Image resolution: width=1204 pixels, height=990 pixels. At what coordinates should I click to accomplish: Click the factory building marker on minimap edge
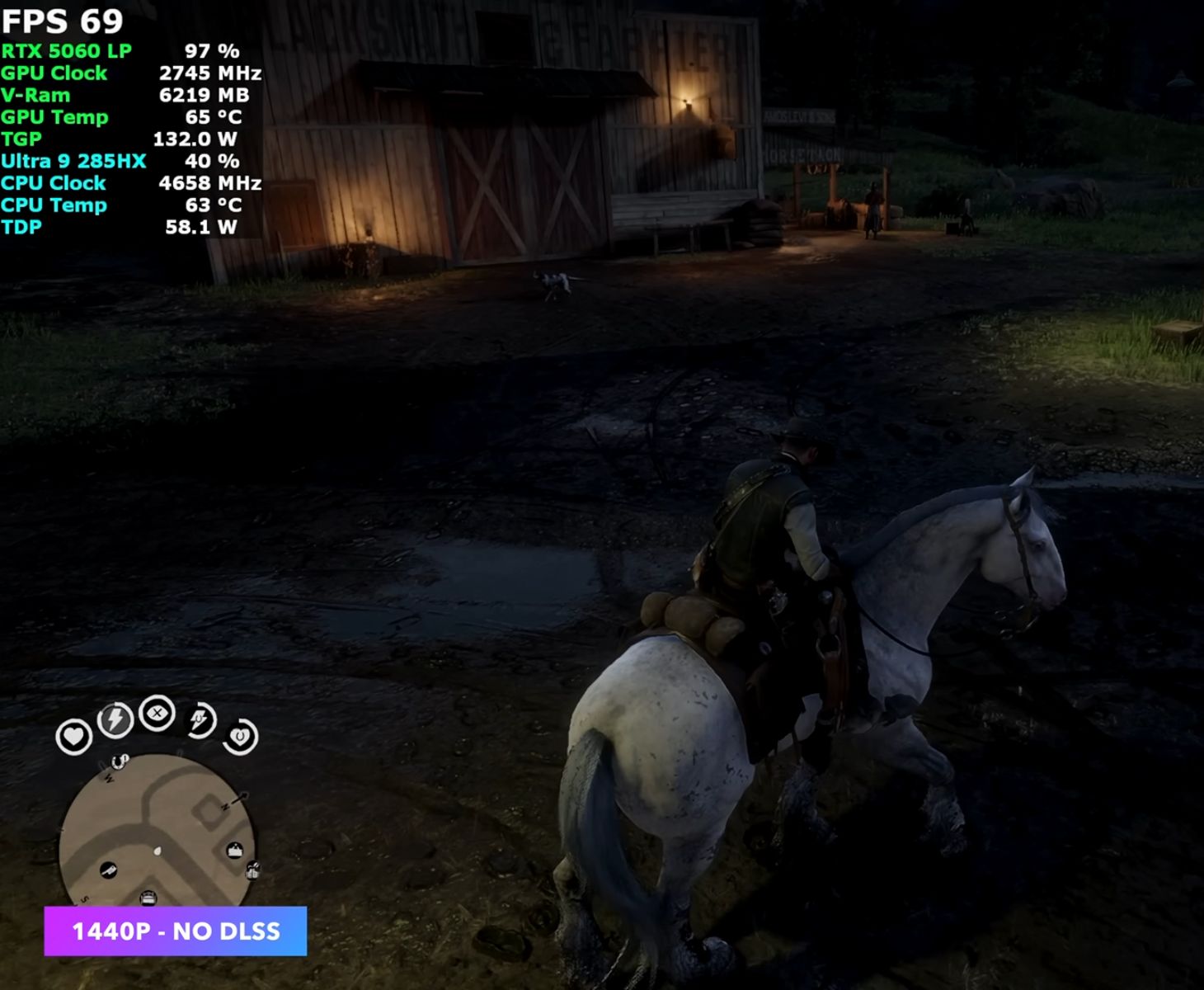click(x=252, y=870)
